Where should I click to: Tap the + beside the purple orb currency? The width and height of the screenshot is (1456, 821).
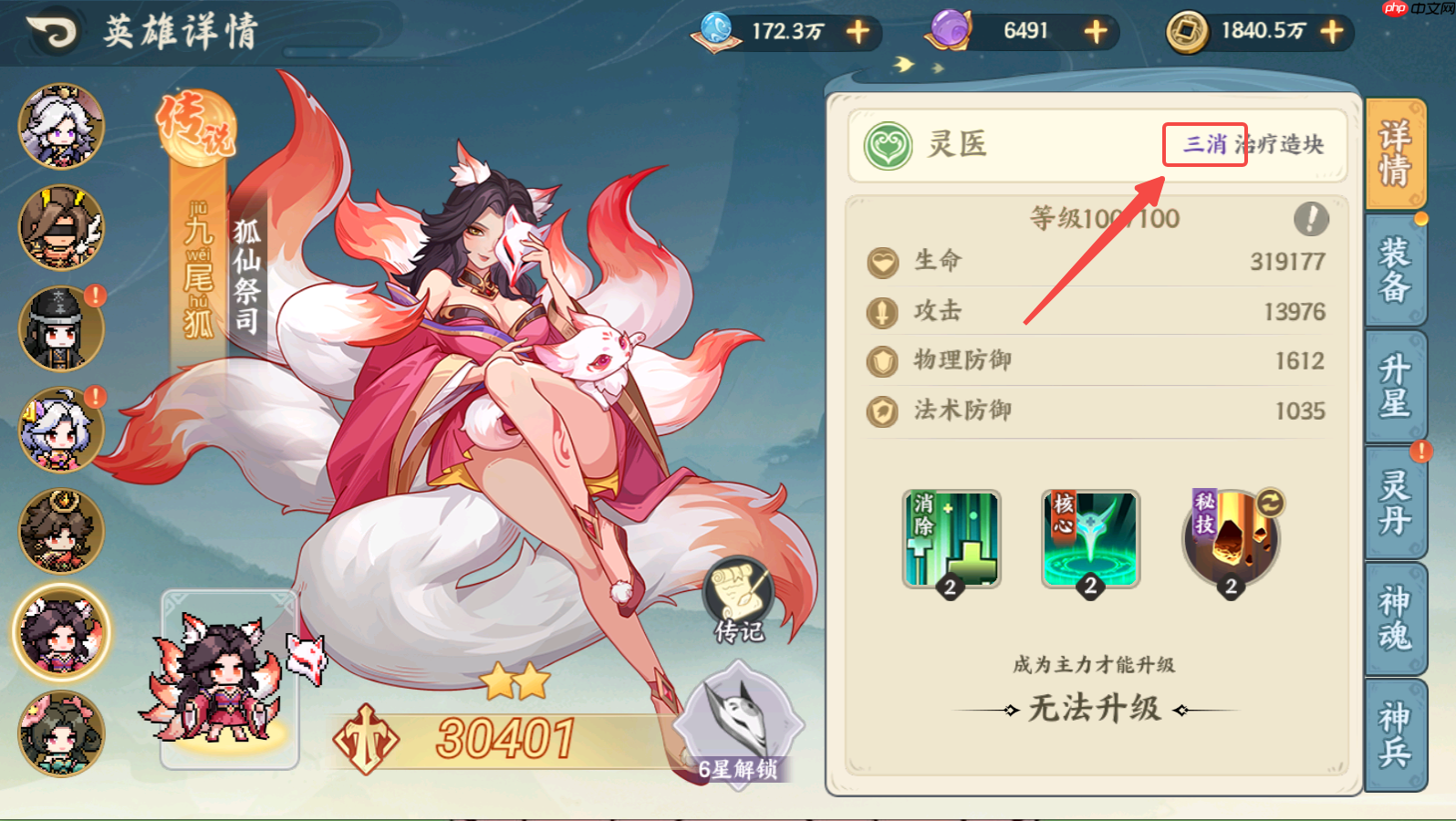(1094, 32)
